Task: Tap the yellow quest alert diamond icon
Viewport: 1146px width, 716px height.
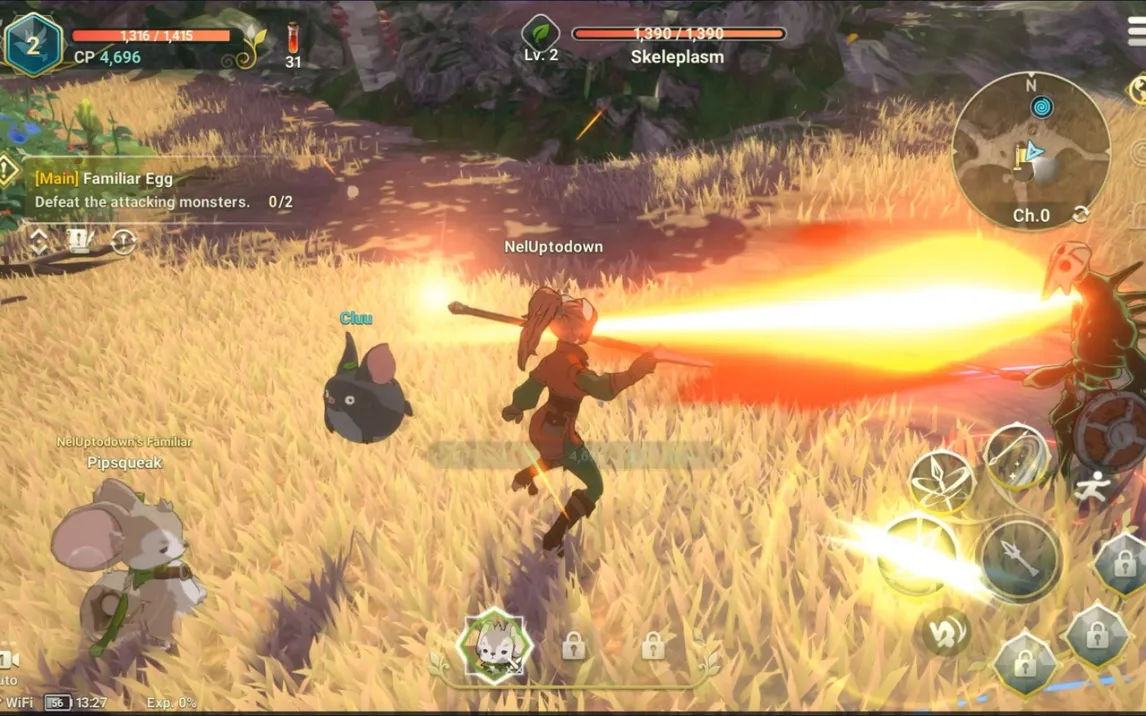Action: (x=8, y=171)
